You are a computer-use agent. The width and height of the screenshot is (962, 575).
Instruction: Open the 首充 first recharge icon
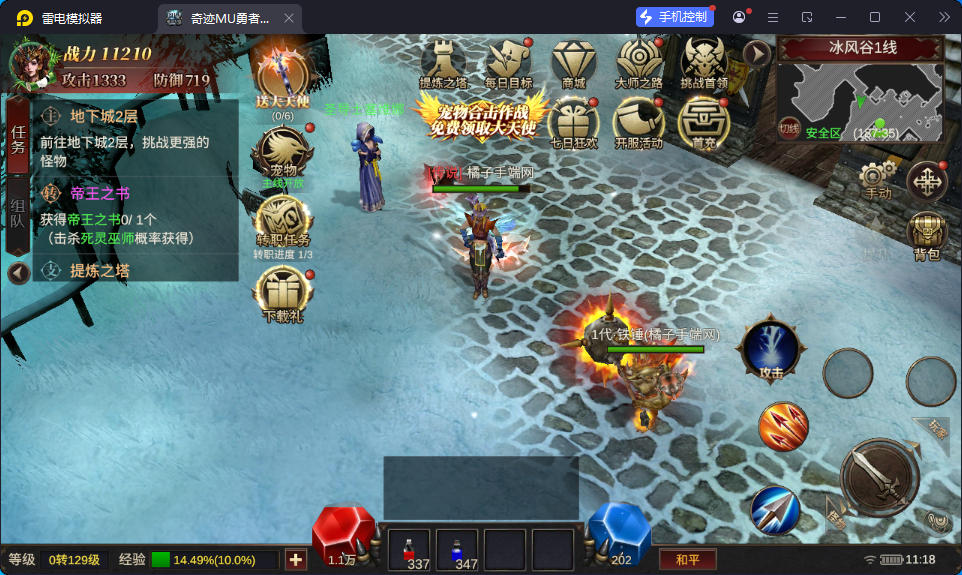coord(704,122)
